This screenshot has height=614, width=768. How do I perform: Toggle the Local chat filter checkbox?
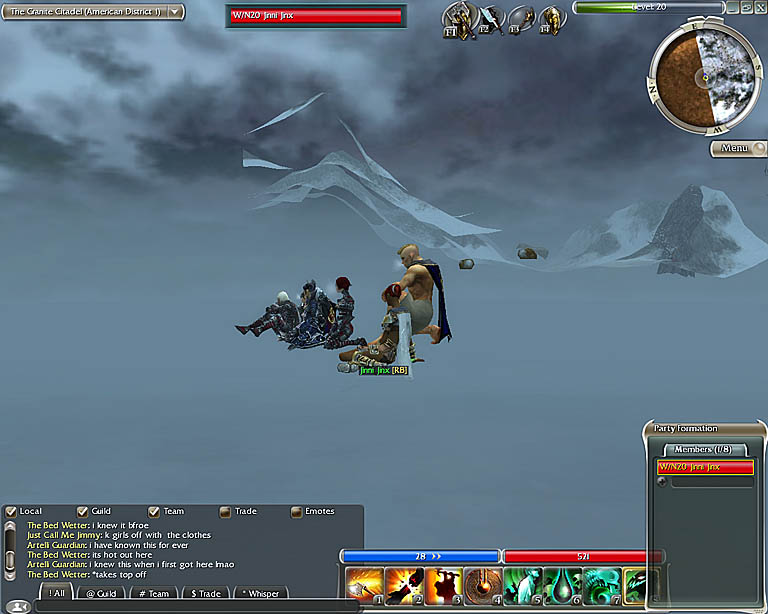[x=11, y=511]
